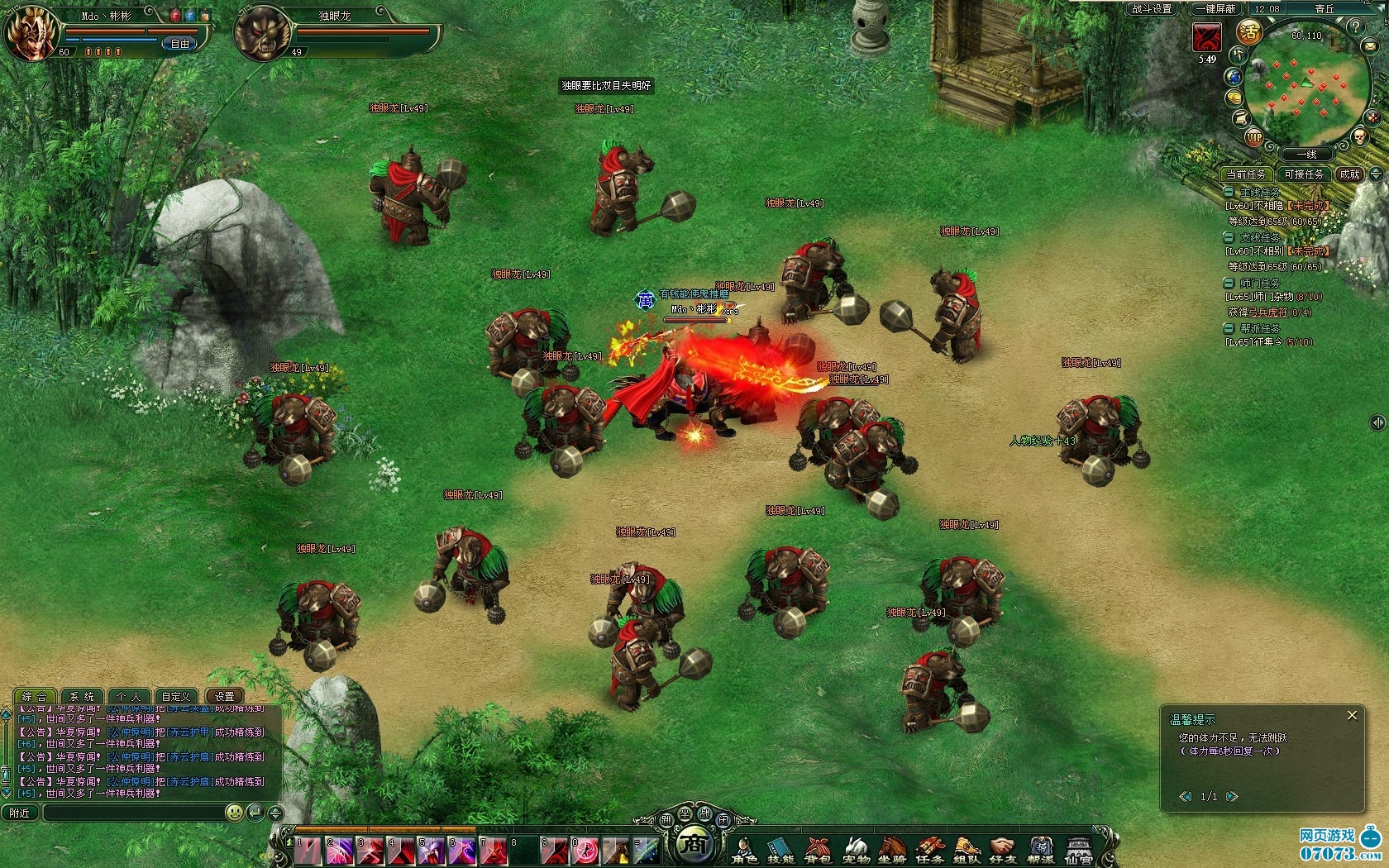The image size is (1389, 868).
Task: Close the 温馨提示 tip popup
Action: 1352,716
